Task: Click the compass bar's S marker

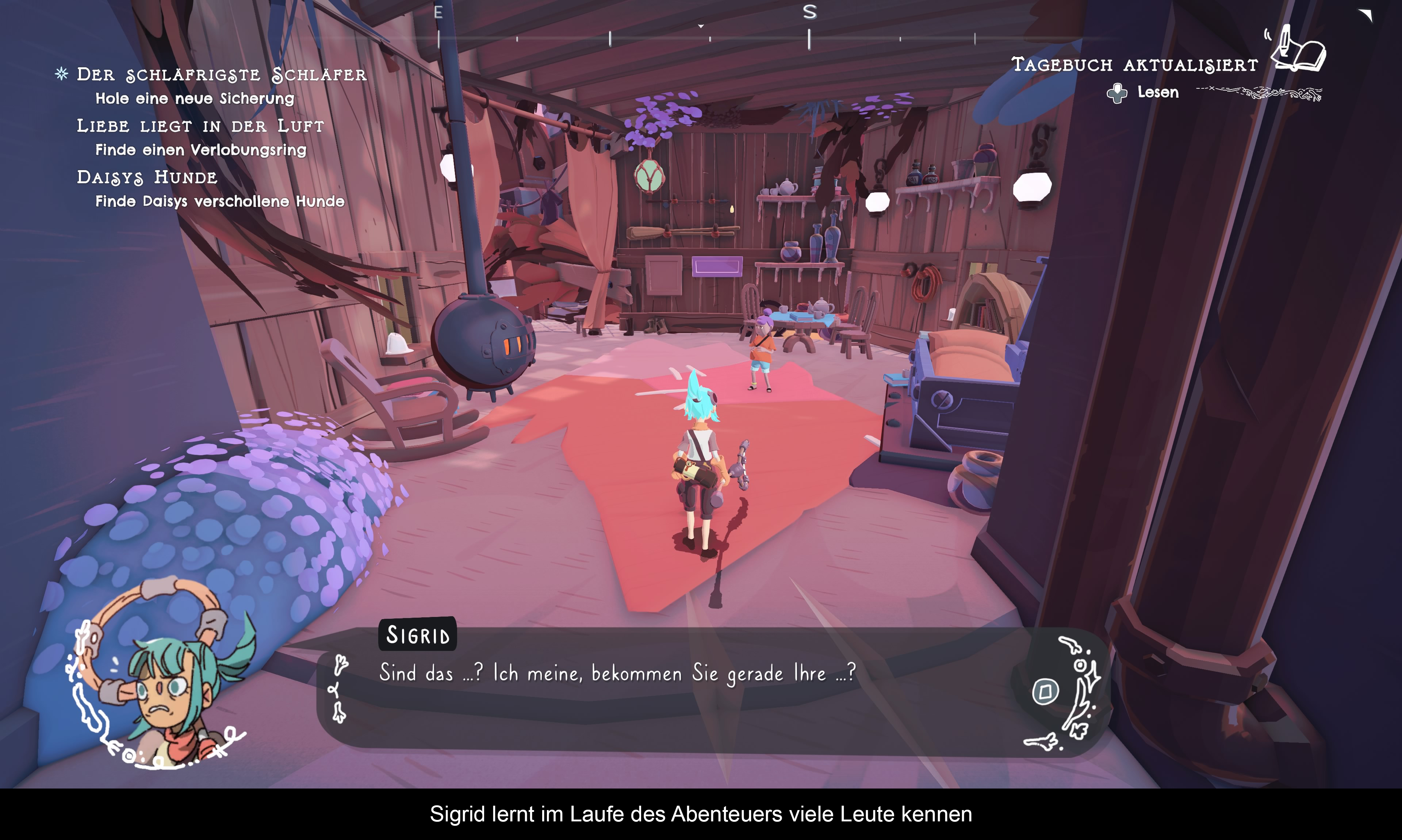Action: 809,12
